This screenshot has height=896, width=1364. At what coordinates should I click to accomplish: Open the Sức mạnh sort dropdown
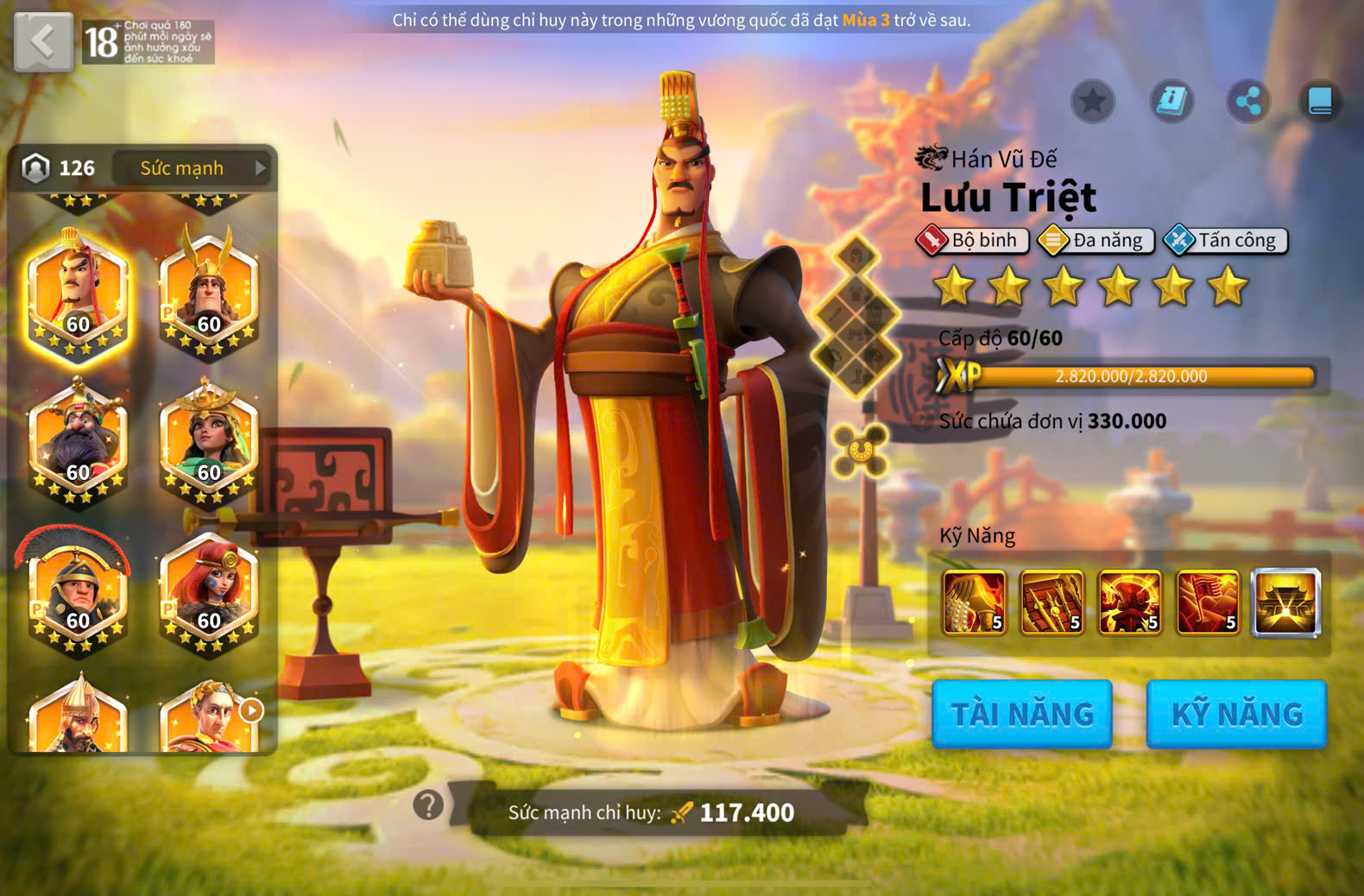(192, 168)
